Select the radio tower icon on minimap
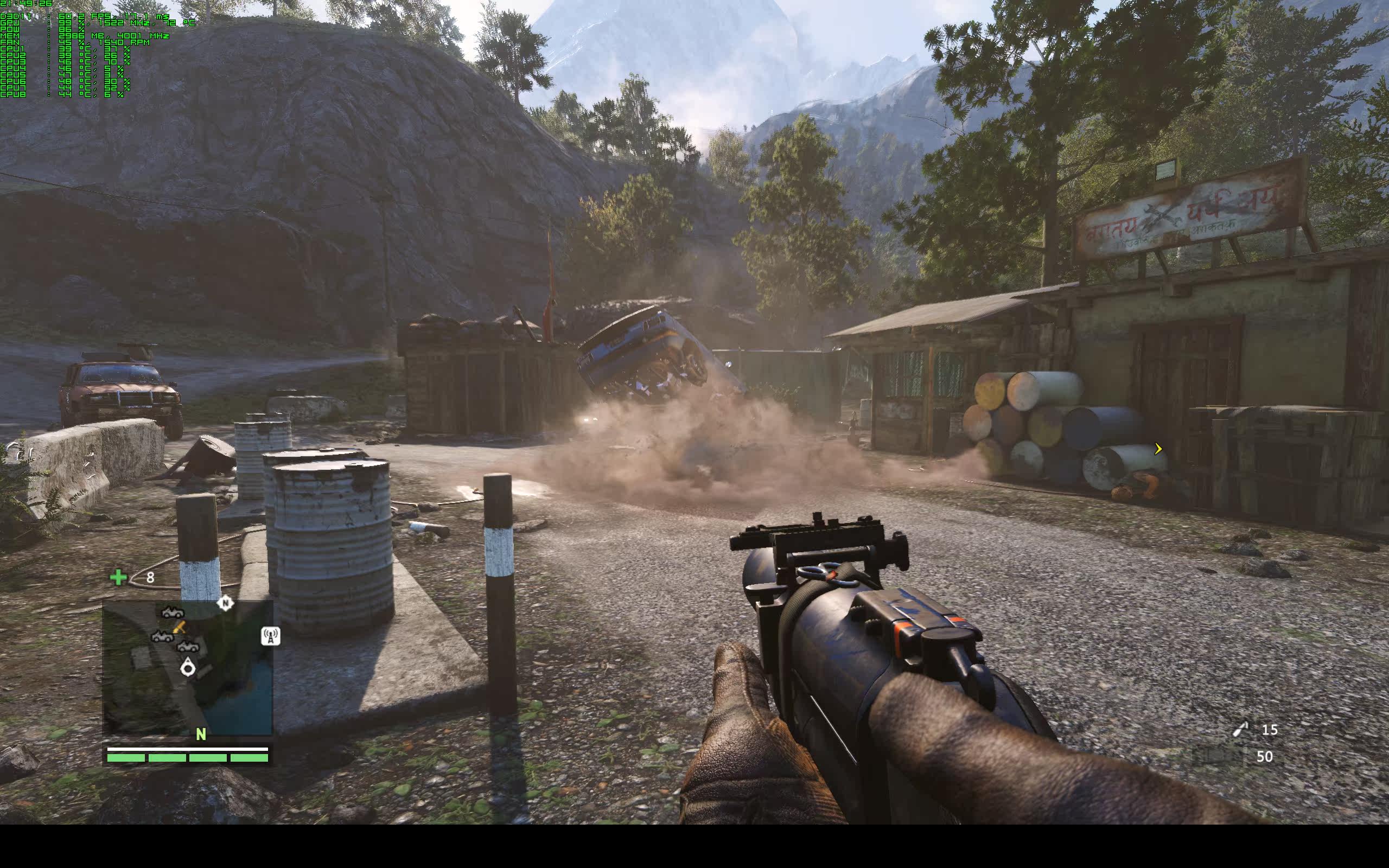This screenshot has width=1389, height=868. [x=270, y=635]
